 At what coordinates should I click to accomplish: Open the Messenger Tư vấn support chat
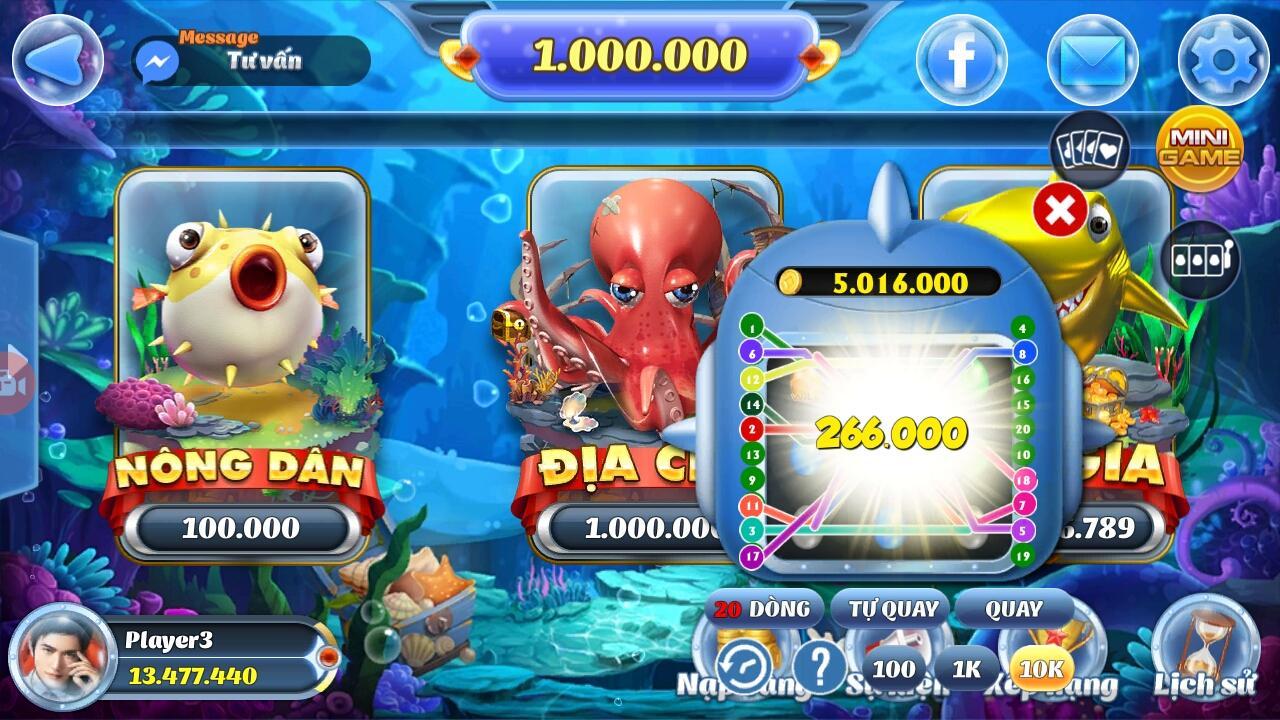pos(250,60)
